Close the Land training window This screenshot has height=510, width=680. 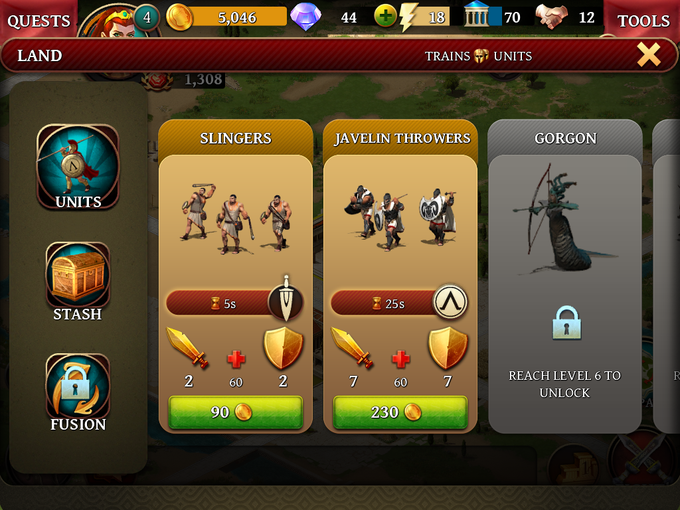pyautogui.click(x=649, y=55)
